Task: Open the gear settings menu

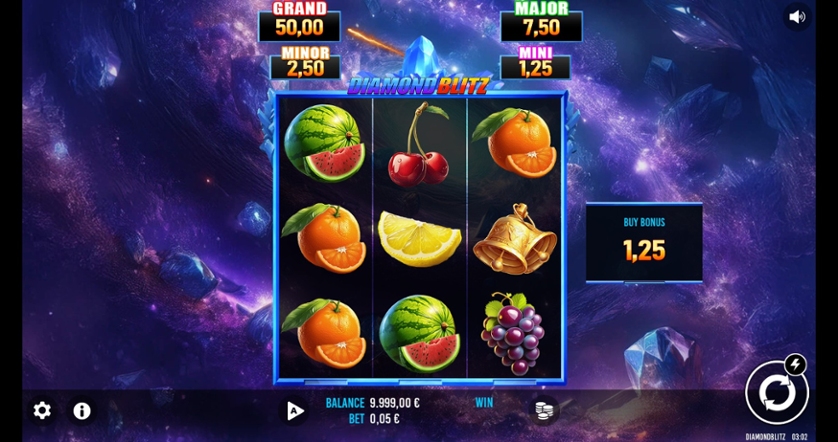Action: tap(42, 410)
